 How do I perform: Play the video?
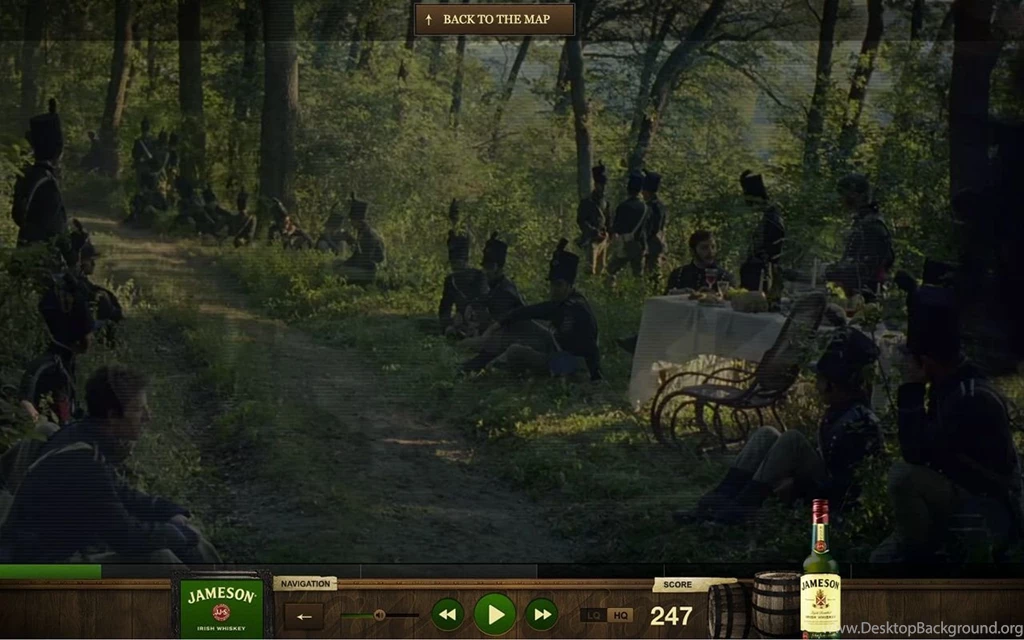click(494, 614)
